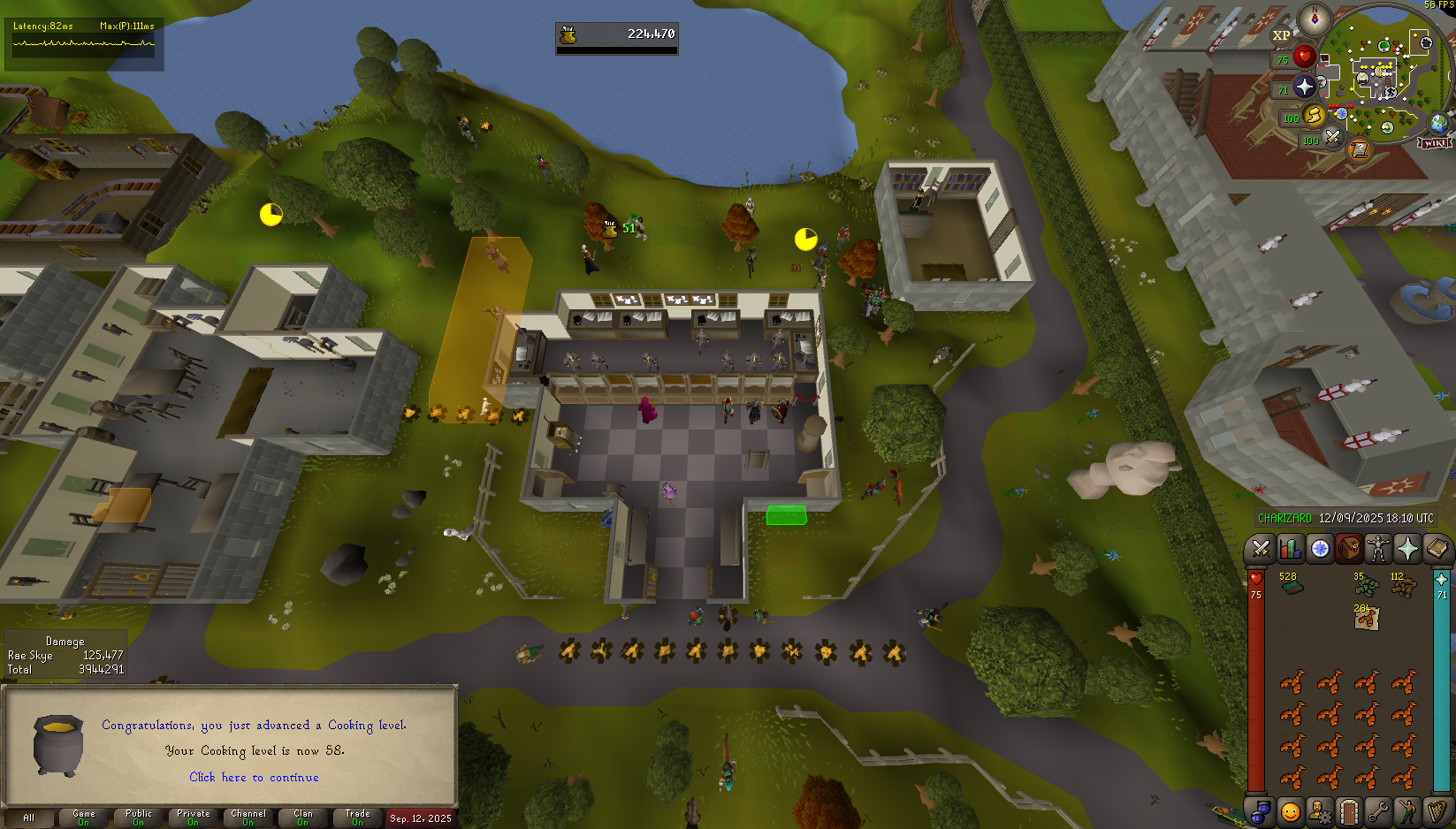Open the Emotes tab
The image size is (1456, 829).
1406,810
